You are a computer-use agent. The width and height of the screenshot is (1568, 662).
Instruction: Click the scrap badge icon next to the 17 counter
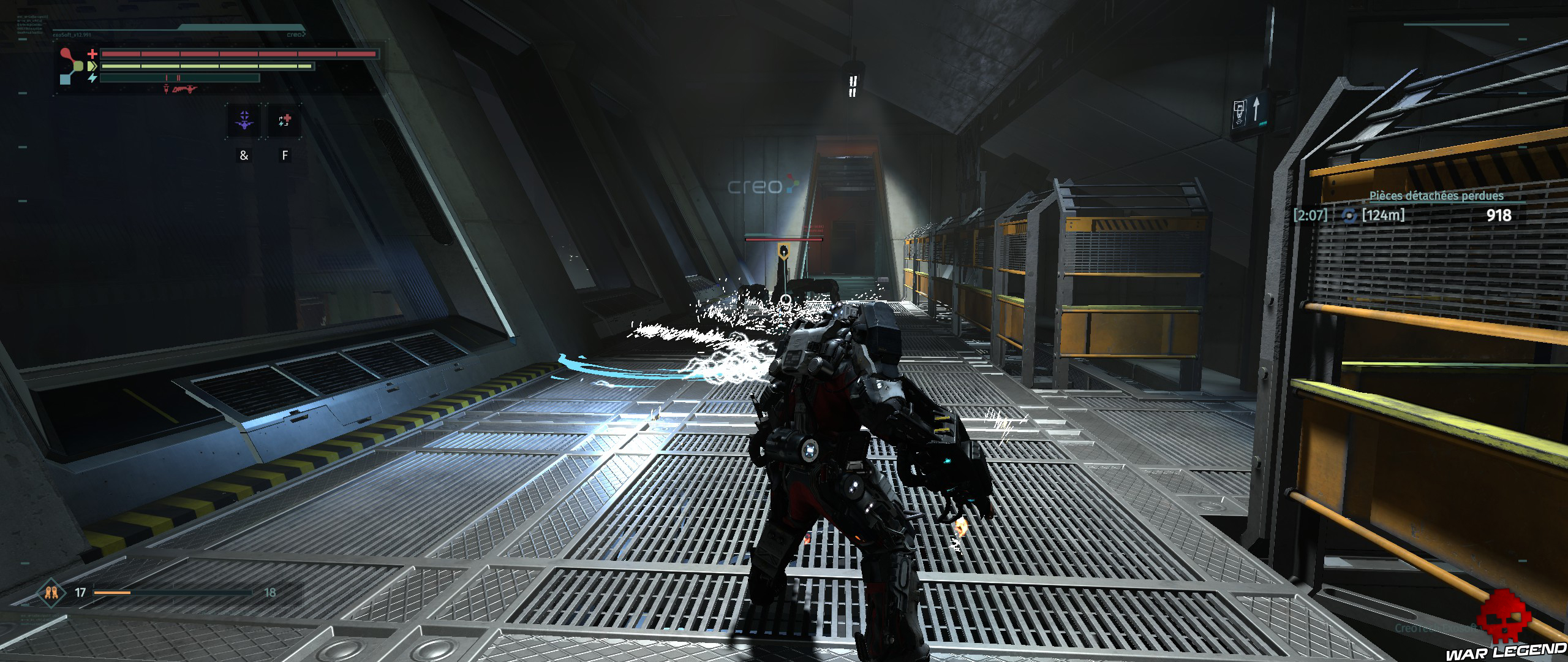coord(51,592)
